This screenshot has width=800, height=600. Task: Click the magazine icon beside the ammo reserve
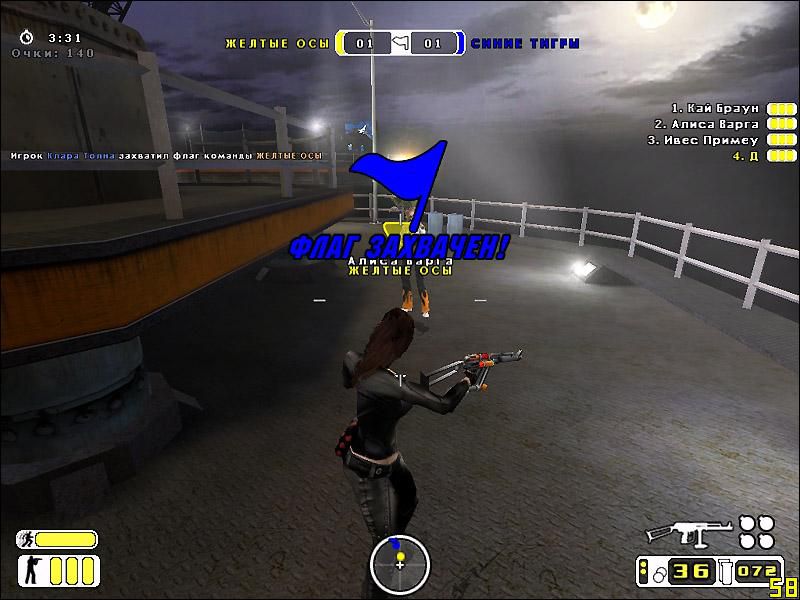(726, 571)
